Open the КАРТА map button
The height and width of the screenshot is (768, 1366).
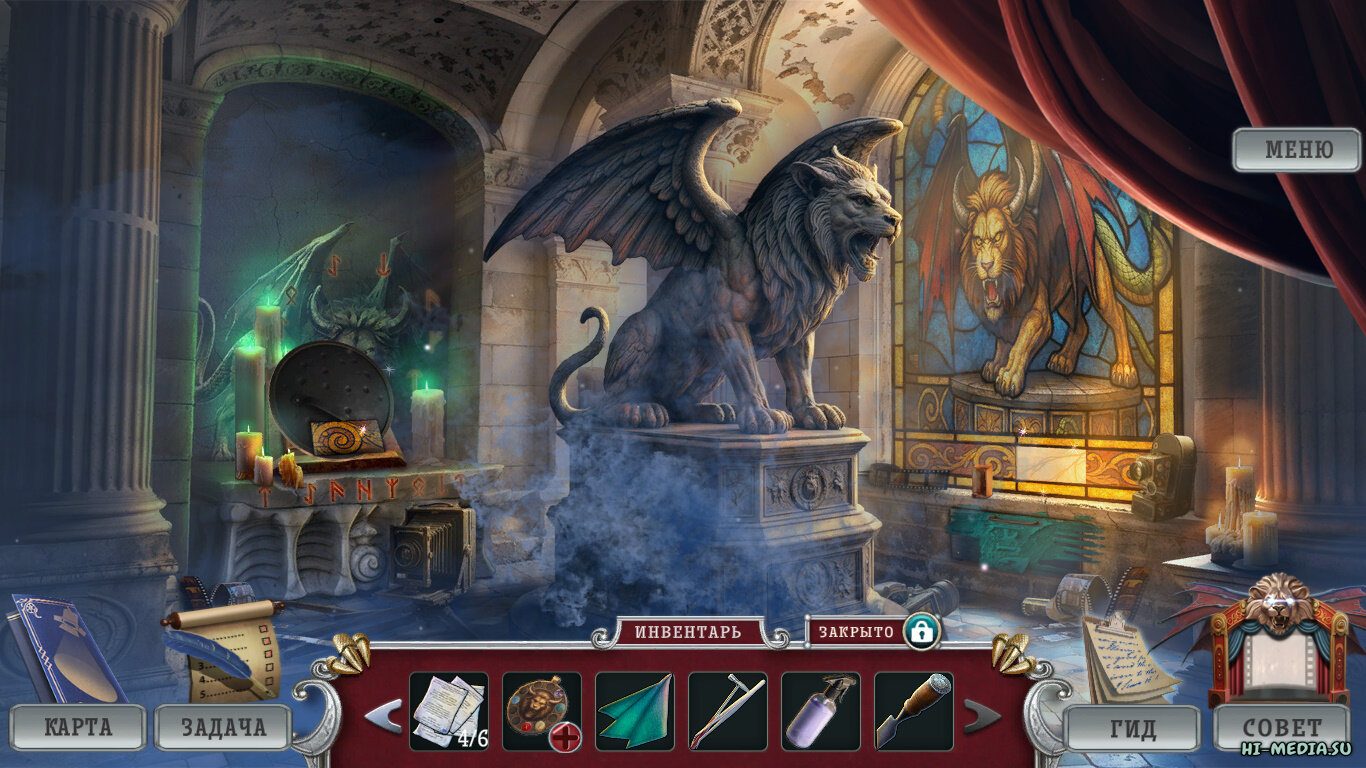point(78,727)
